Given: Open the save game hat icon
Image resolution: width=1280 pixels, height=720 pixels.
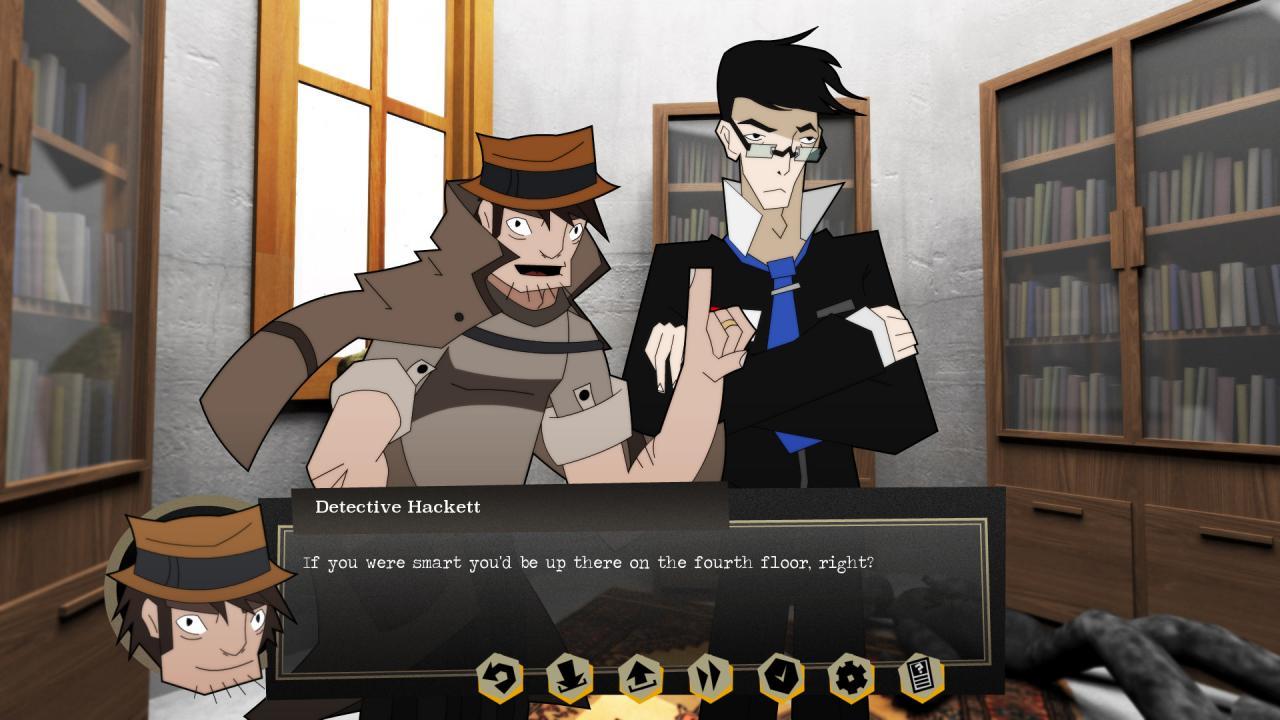Looking at the screenshot, I should pyautogui.click(x=570, y=676).
